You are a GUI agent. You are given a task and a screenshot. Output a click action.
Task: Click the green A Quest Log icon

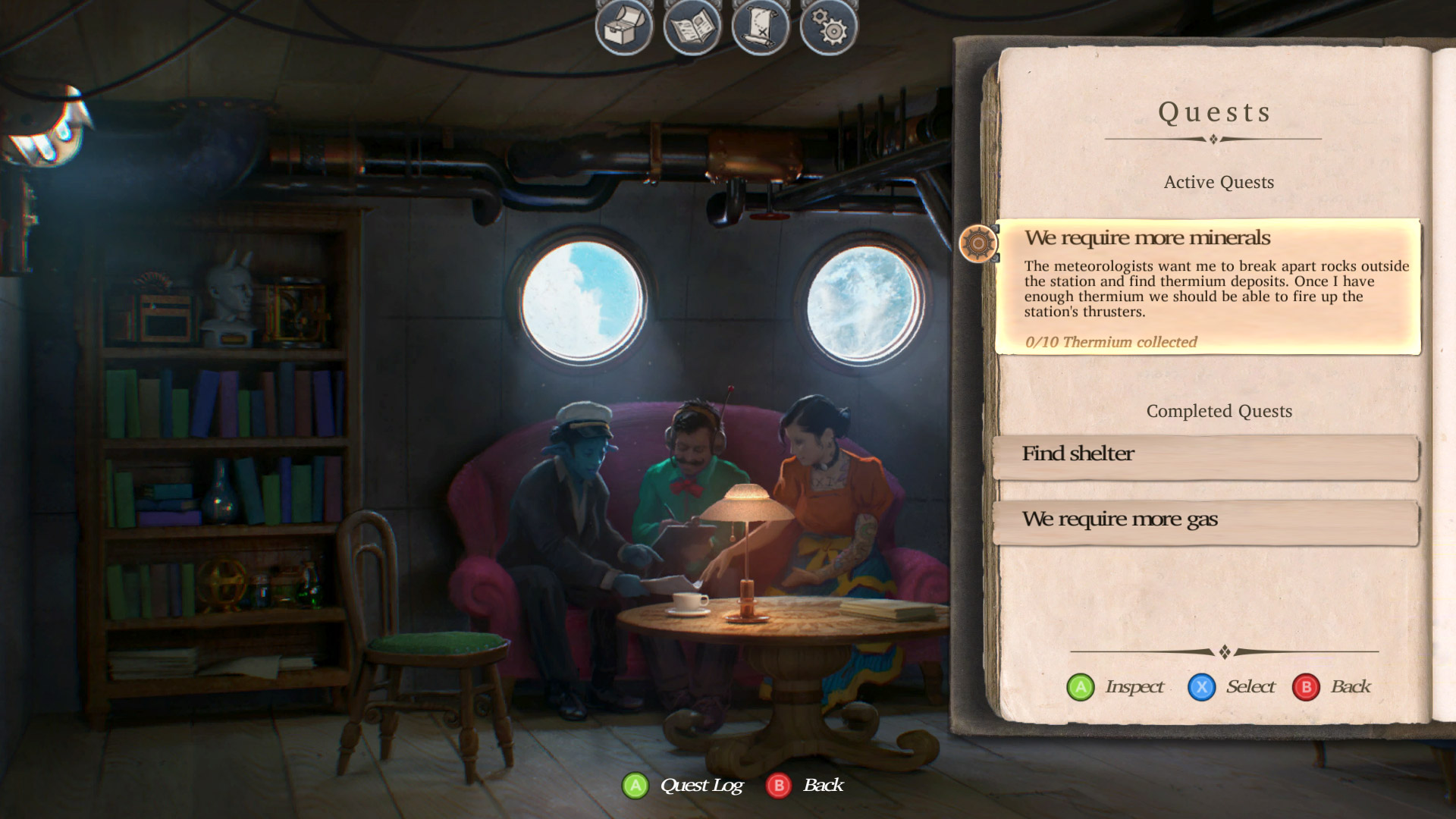[x=635, y=786]
